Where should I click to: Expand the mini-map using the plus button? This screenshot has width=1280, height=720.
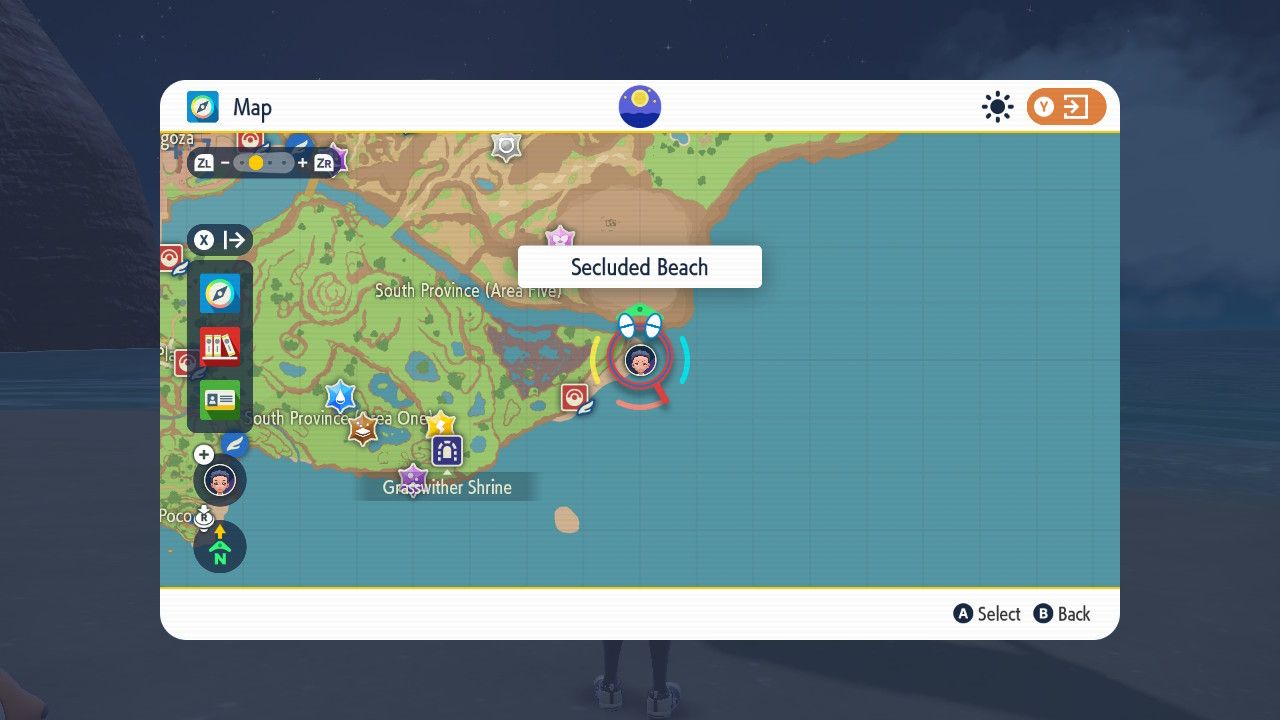(204, 454)
